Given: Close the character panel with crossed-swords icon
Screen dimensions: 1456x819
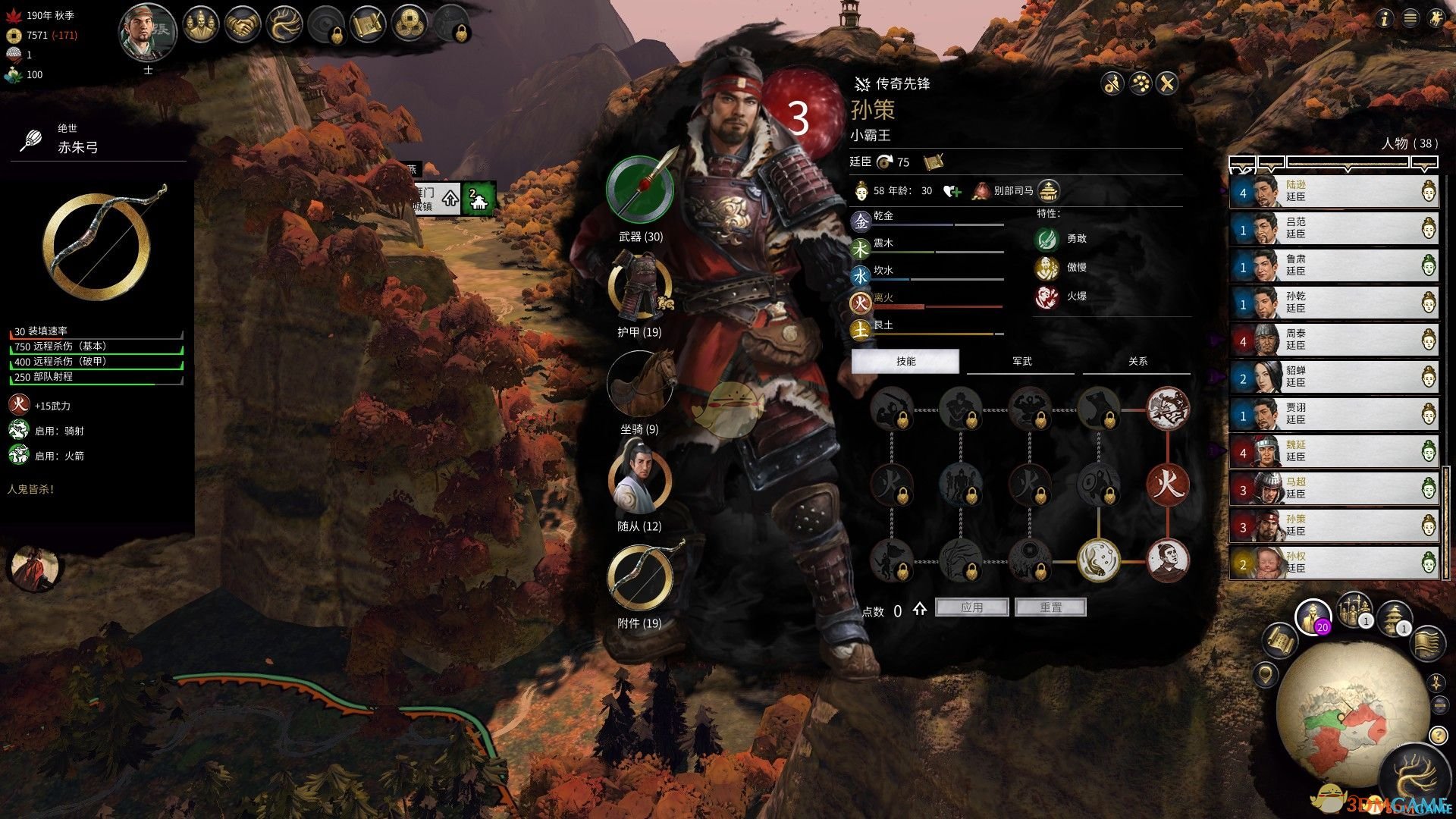Looking at the screenshot, I should [1167, 83].
